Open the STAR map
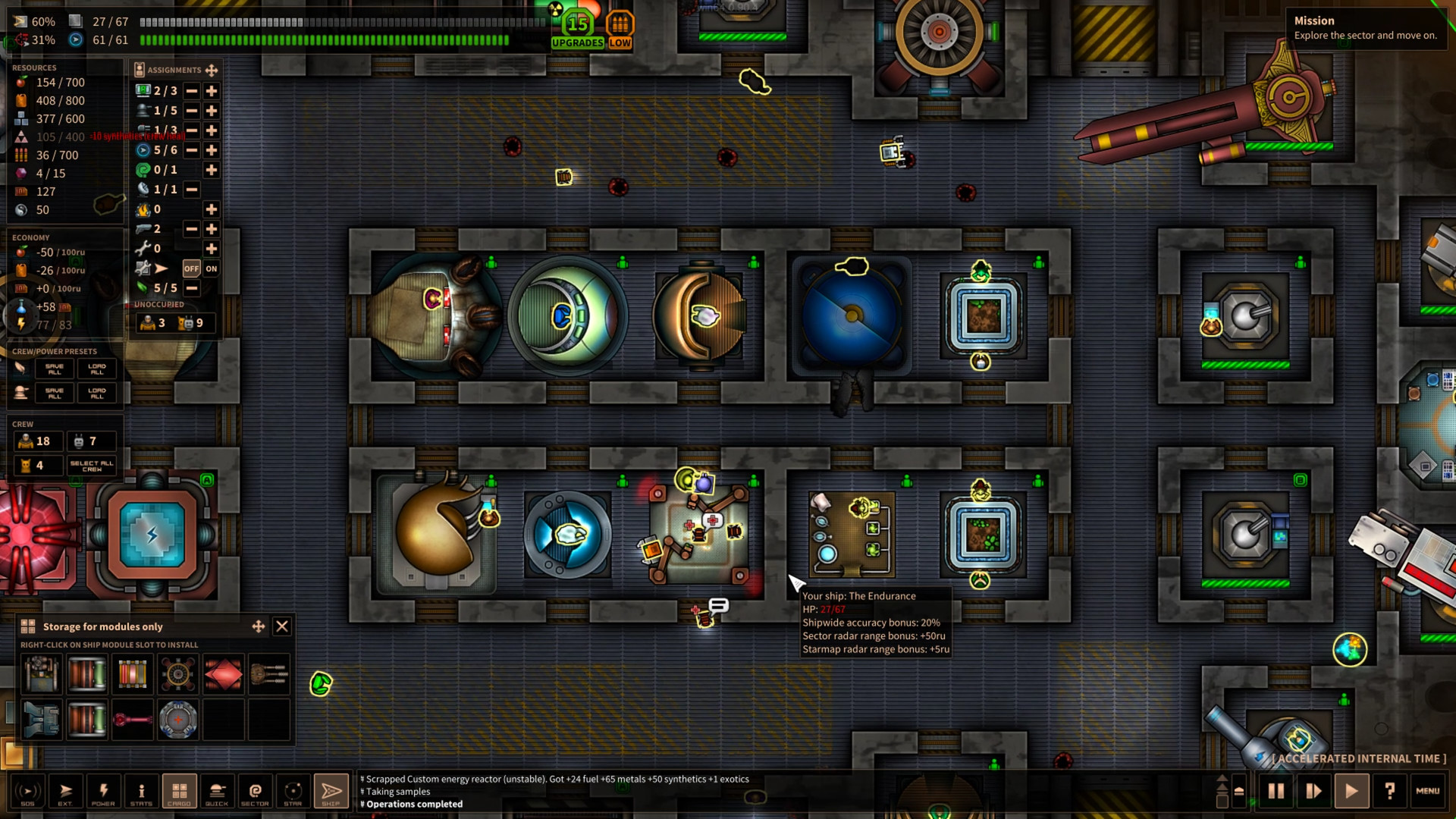 pyautogui.click(x=293, y=791)
